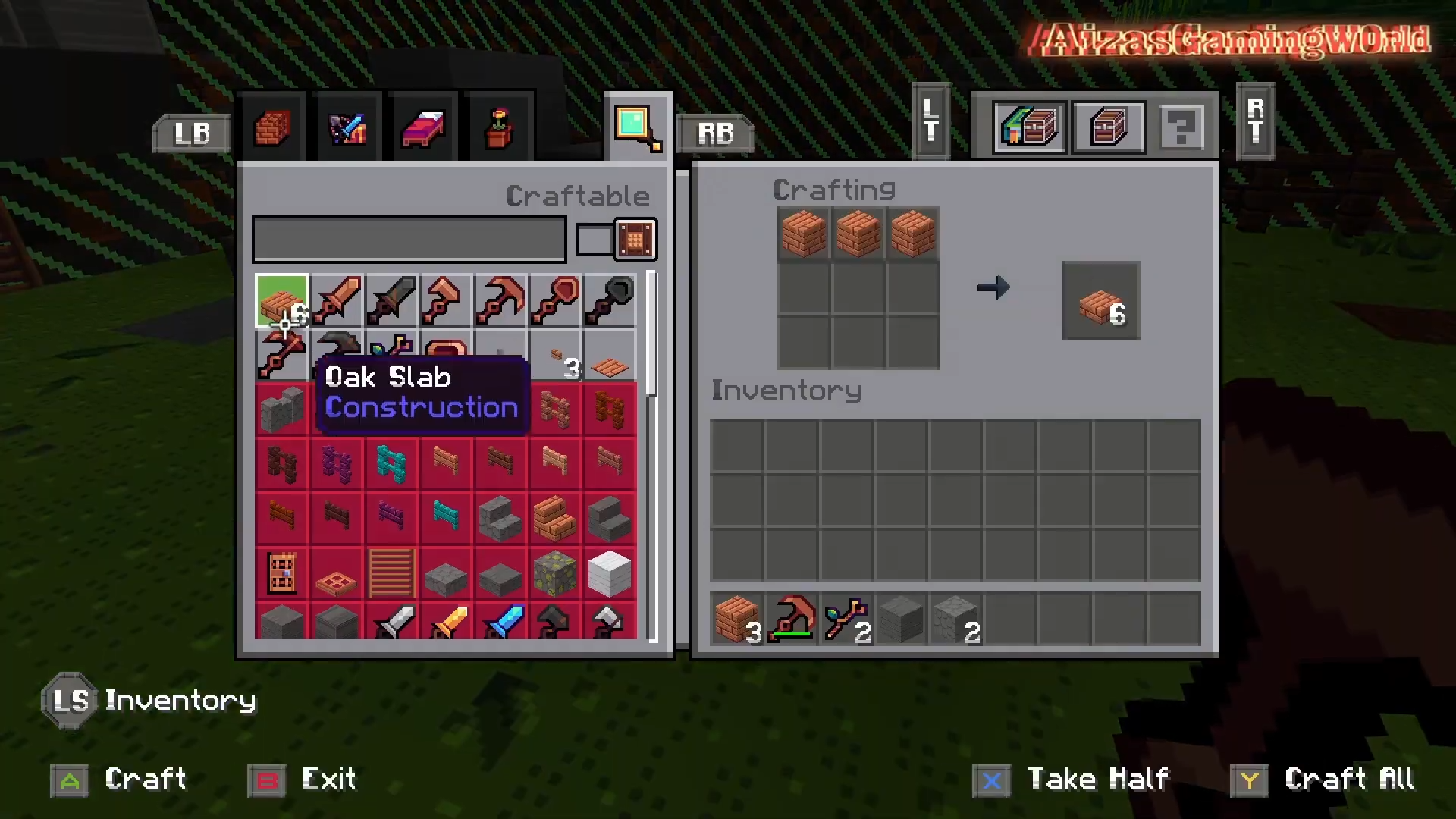Select the golden sword recipe

(x=446, y=622)
